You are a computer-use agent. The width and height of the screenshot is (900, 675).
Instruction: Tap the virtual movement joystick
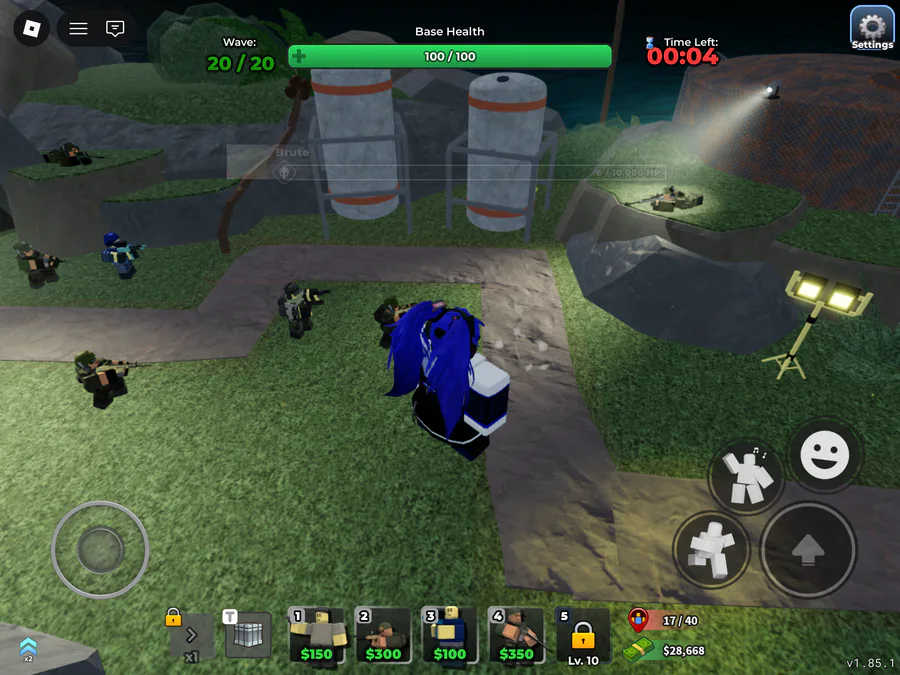pyautogui.click(x=100, y=548)
